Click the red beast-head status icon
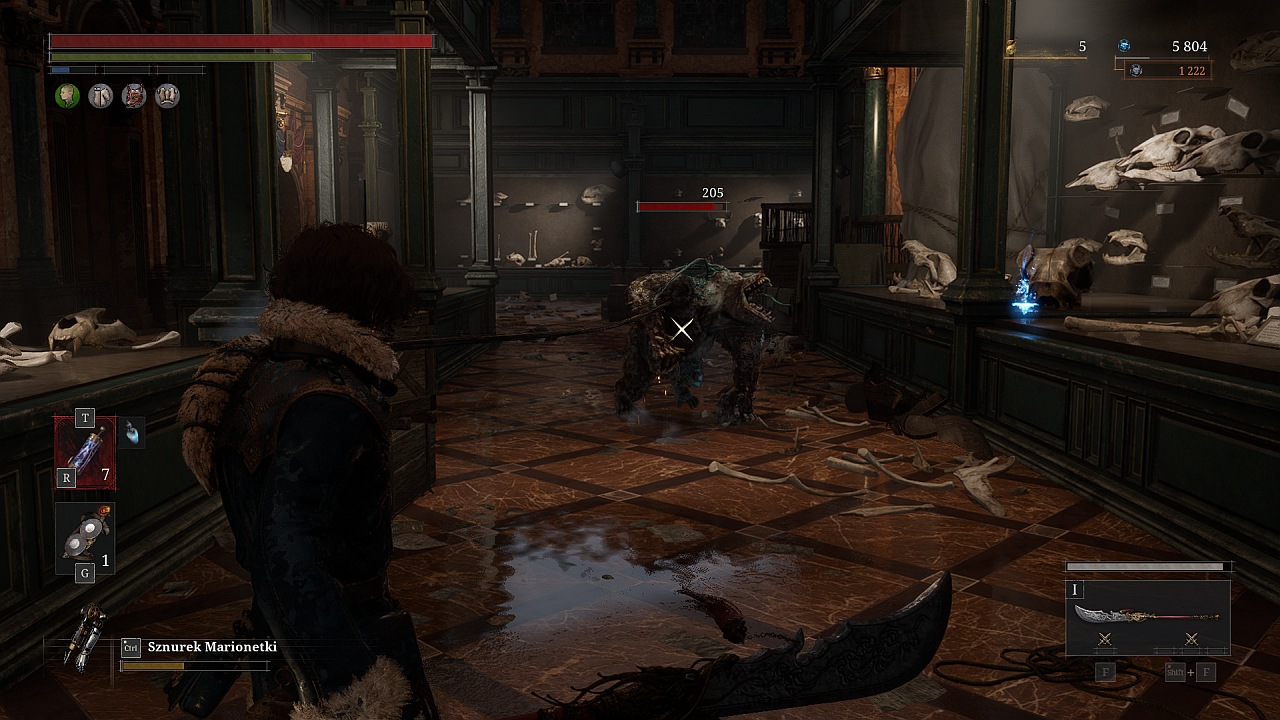This screenshot has height=720, width=1280. [x=134, y=95]
